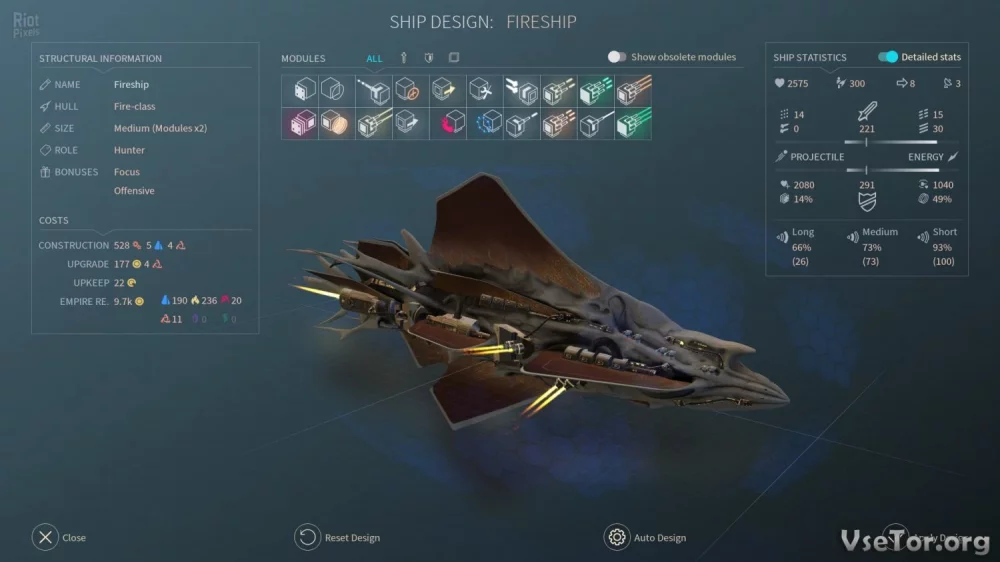This screenshot has height=562, width=1000.
Task: Filter modules by defense shield icon
Action: click(x=429, y=58)
